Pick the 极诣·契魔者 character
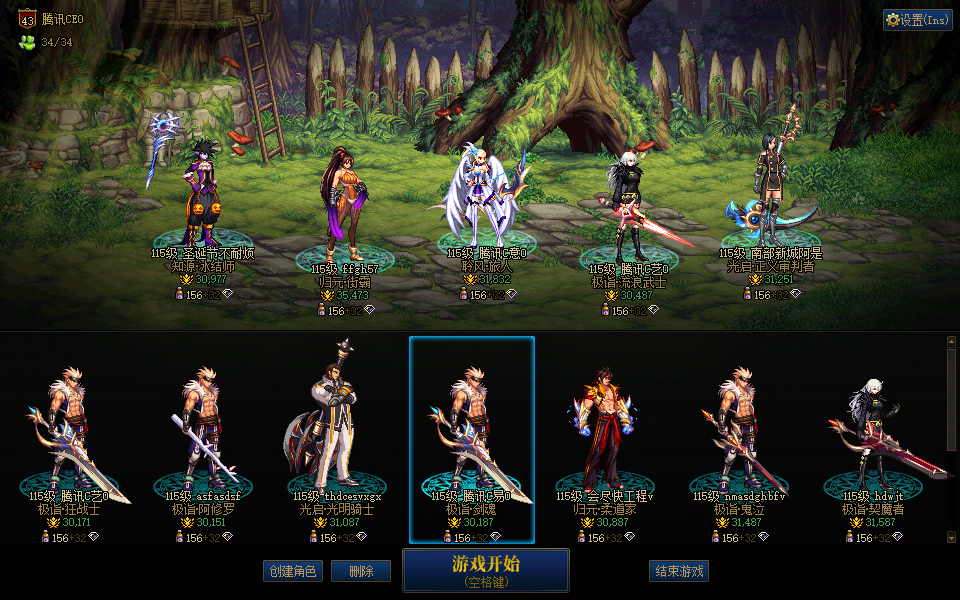 pos(873,440)
